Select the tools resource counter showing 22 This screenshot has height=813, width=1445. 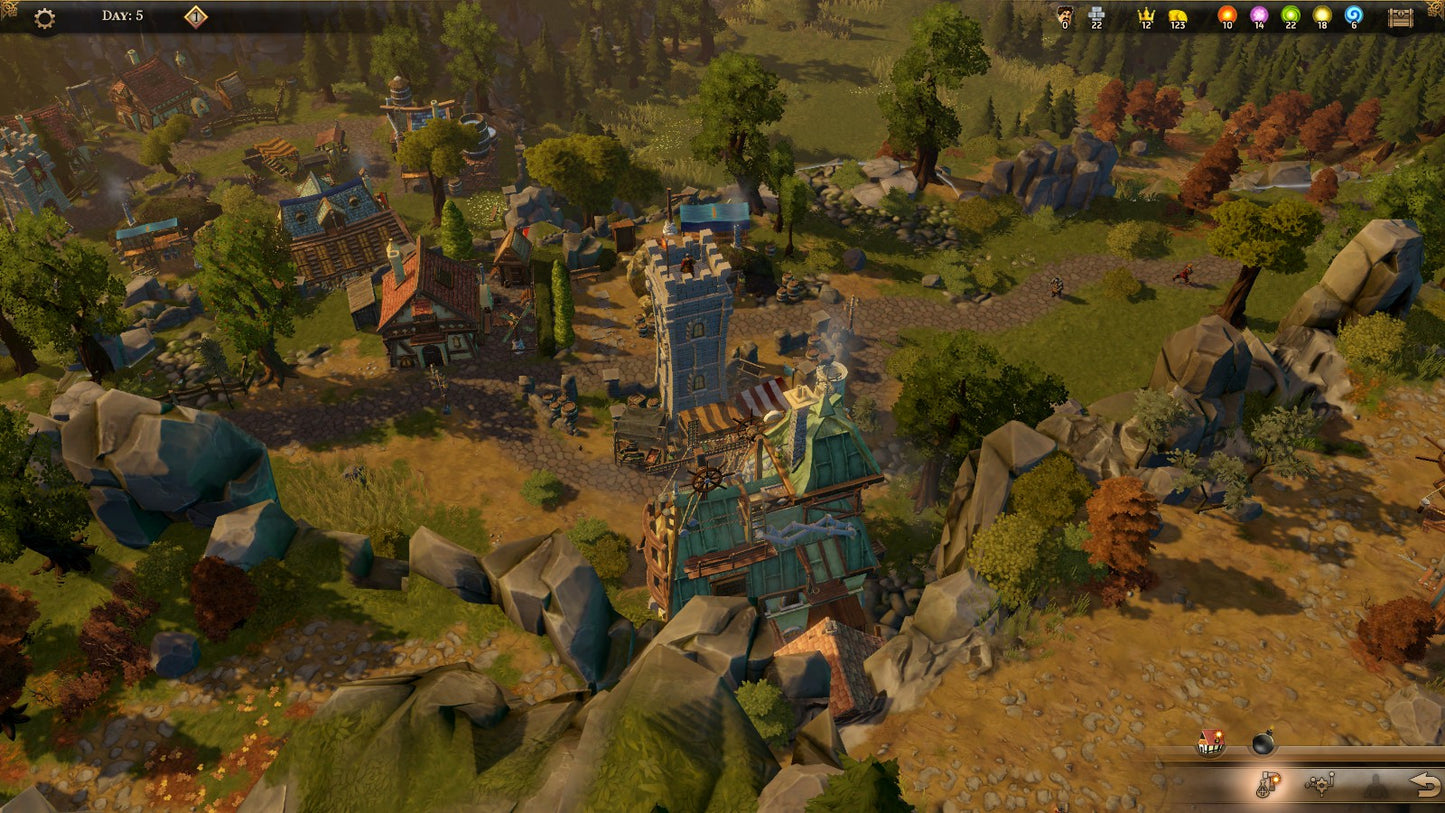click(1096, 15)
